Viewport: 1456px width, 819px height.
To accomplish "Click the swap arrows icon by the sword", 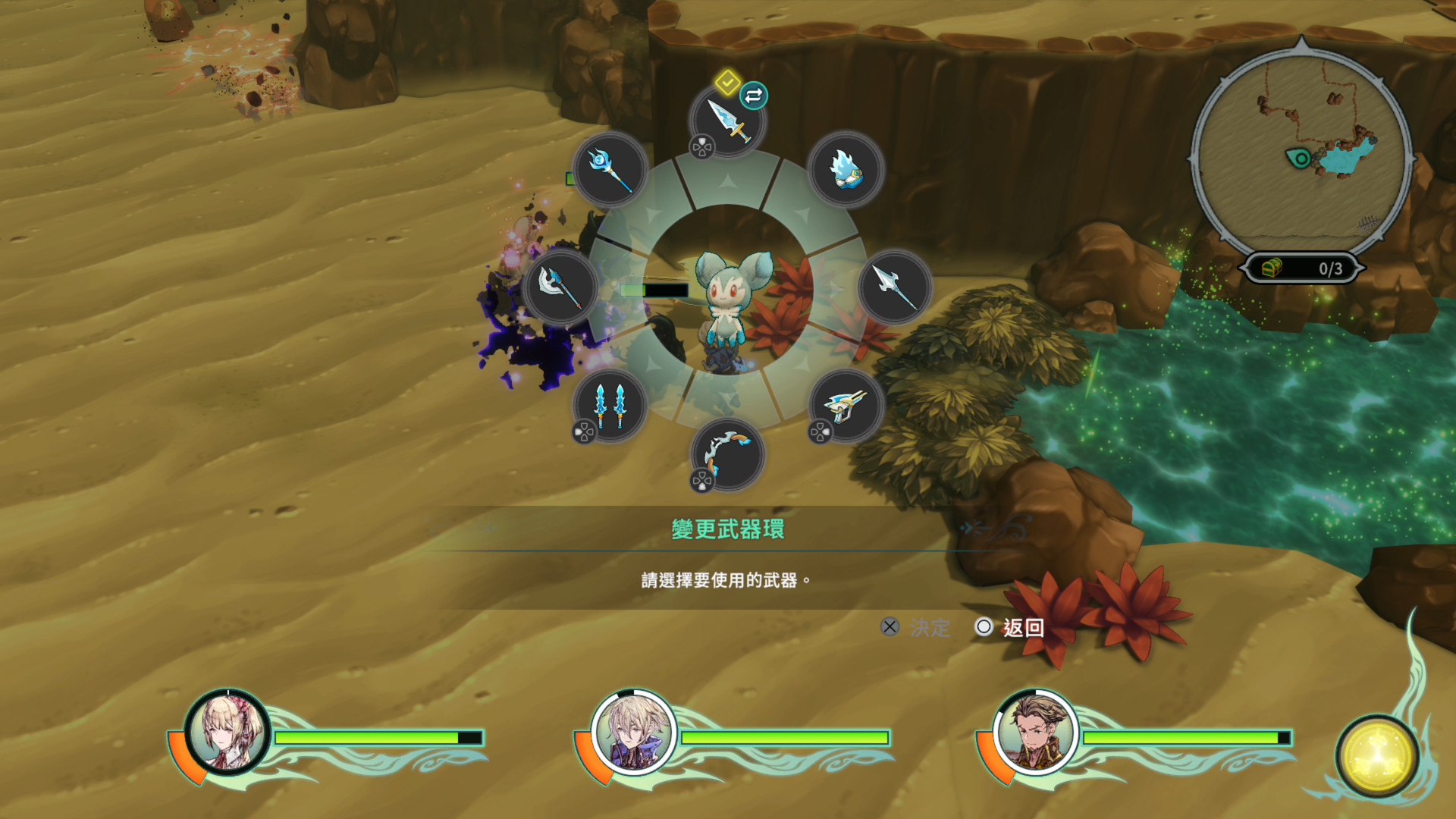I will (753, 96).
